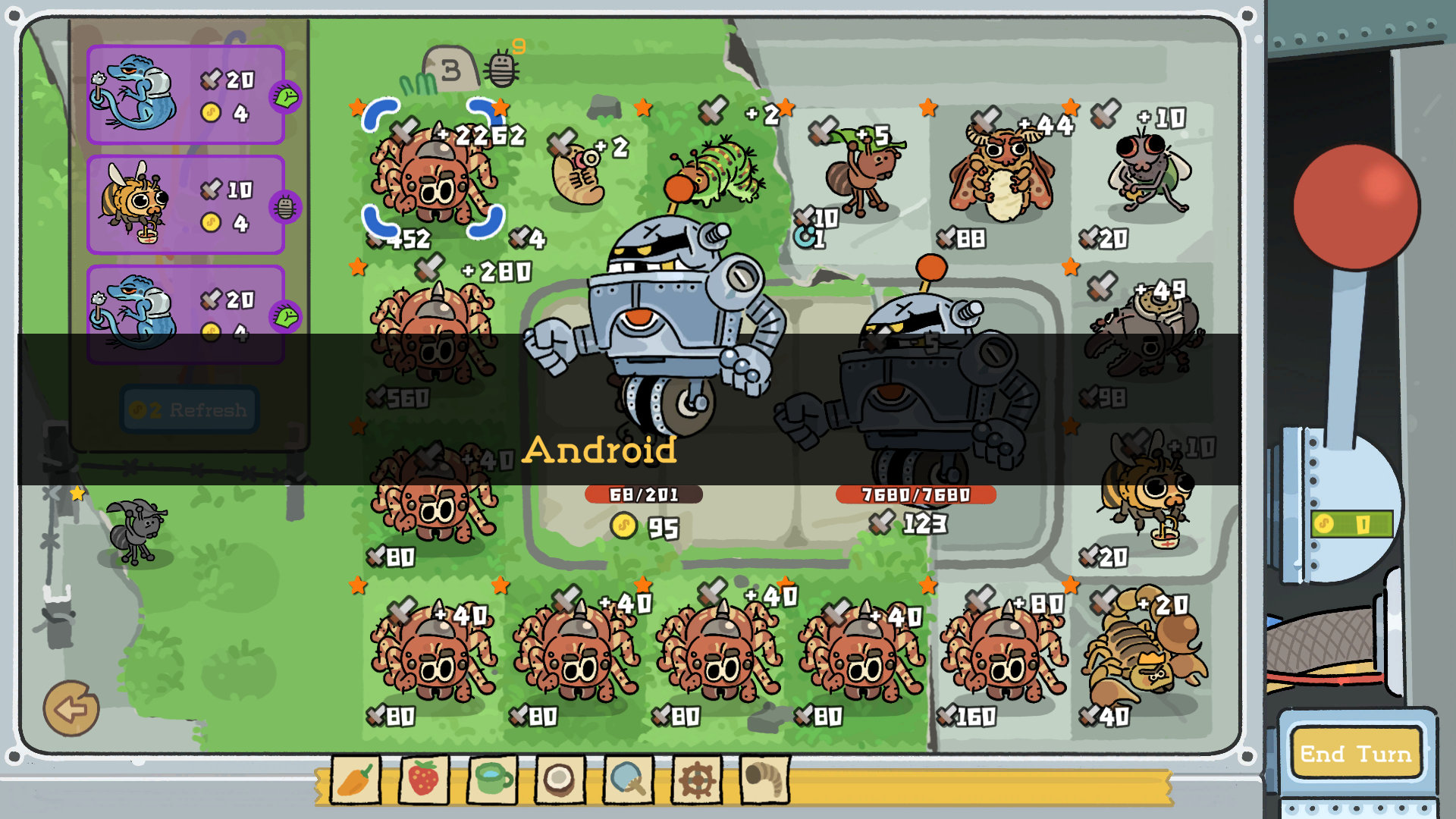Click the End Turn button
The image size is (1456, 819).
[x=1355, y=753]
